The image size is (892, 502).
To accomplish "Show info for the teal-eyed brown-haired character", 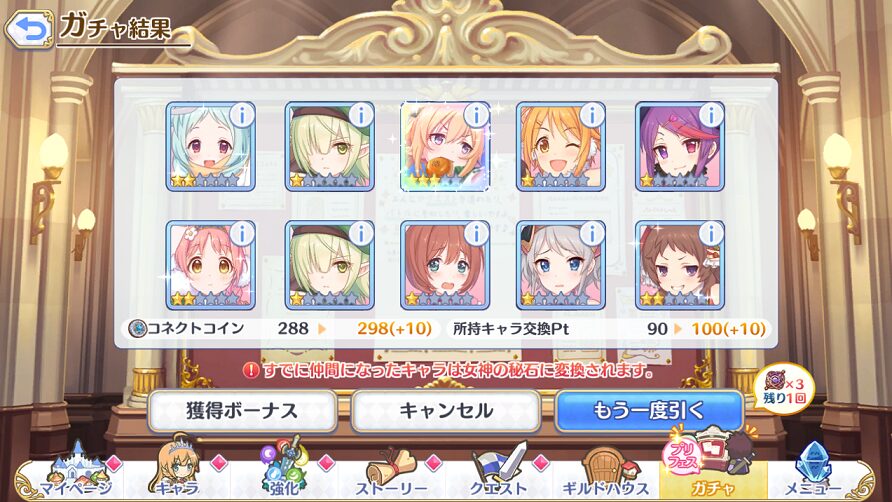I will (x=475, y=233).
